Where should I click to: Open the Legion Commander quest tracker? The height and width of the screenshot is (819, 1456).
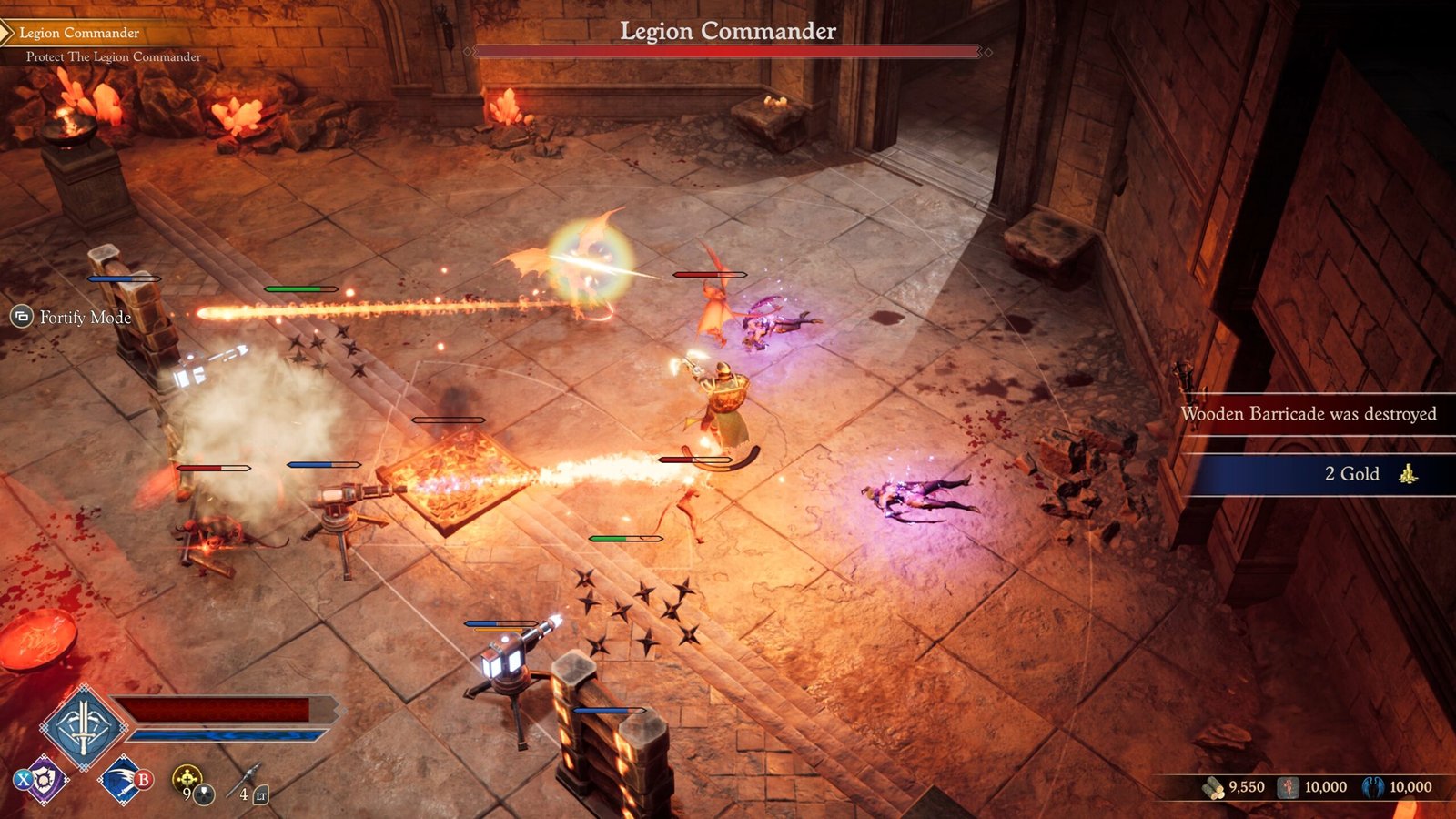(79, 33)
